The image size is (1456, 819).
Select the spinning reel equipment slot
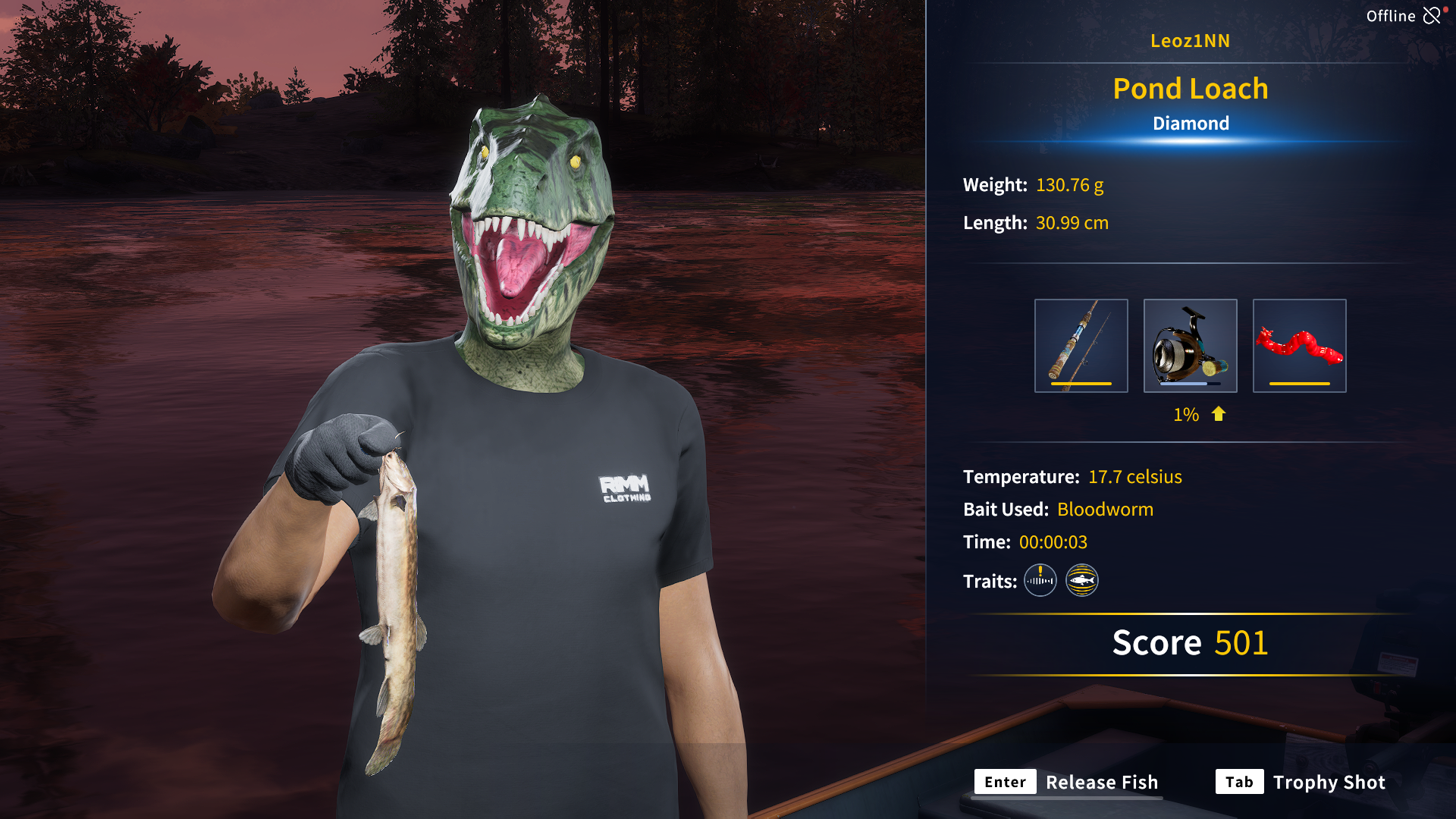(x=1190, y=346)
